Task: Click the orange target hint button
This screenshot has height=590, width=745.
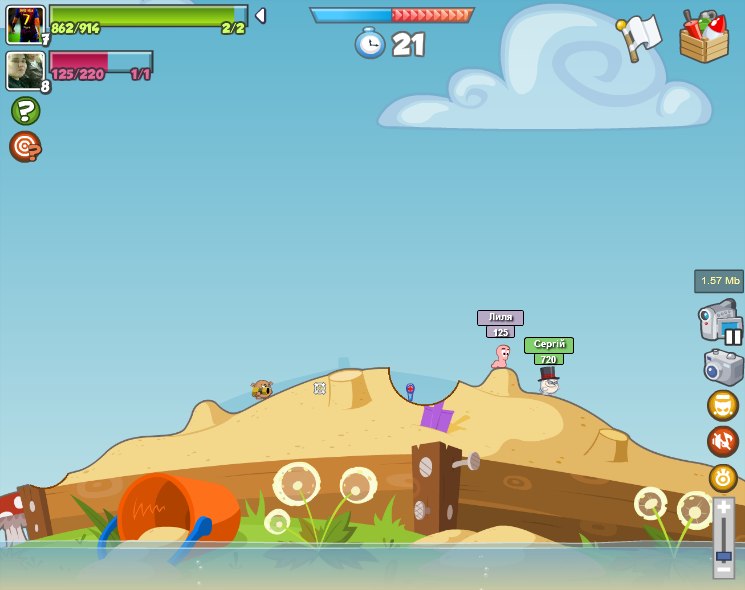Action: [x=25, y=146]
